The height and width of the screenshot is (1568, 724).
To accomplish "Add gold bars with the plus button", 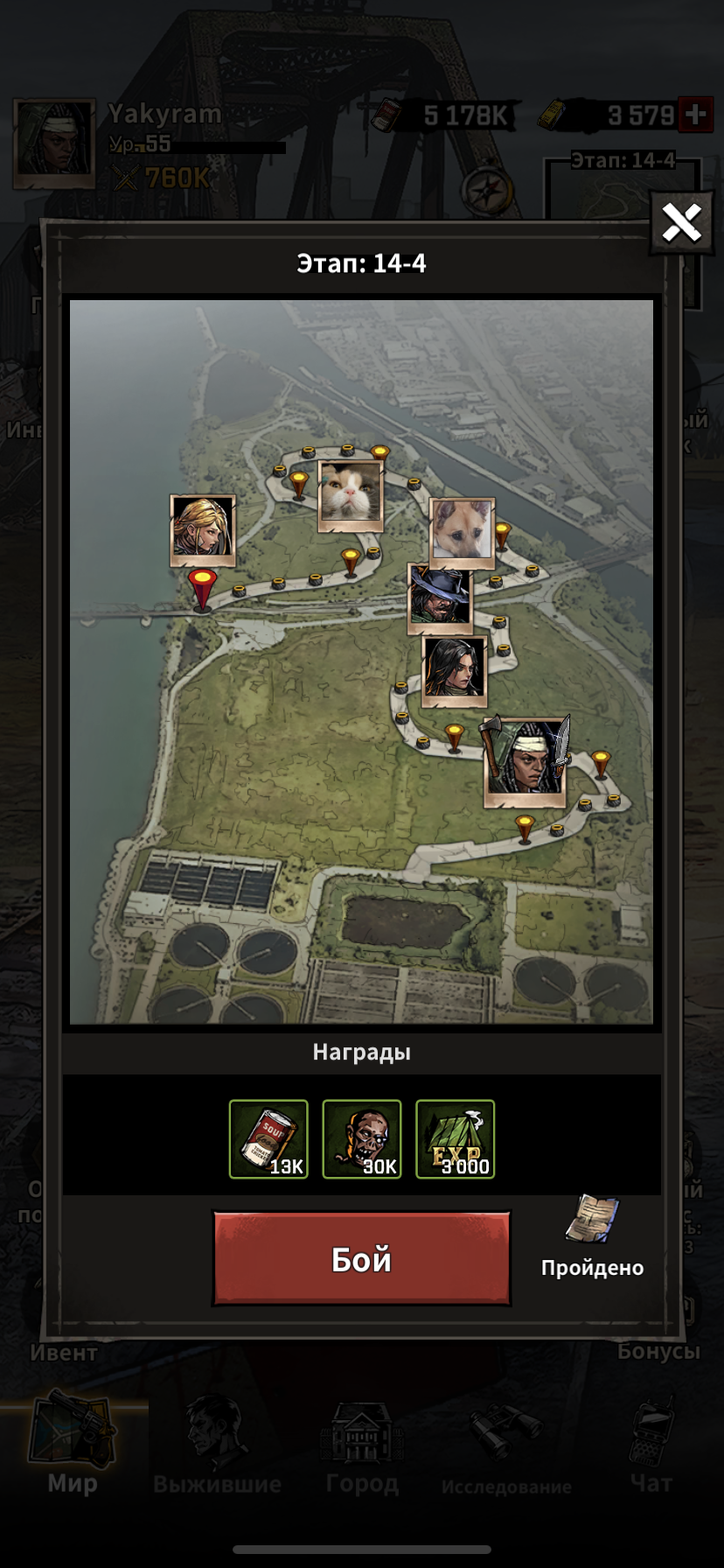I will [696, 115].
